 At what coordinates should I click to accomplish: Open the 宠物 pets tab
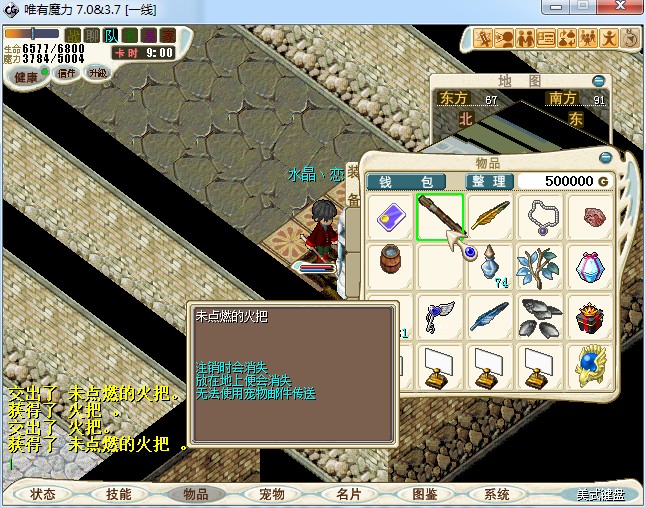coord(271,494)
